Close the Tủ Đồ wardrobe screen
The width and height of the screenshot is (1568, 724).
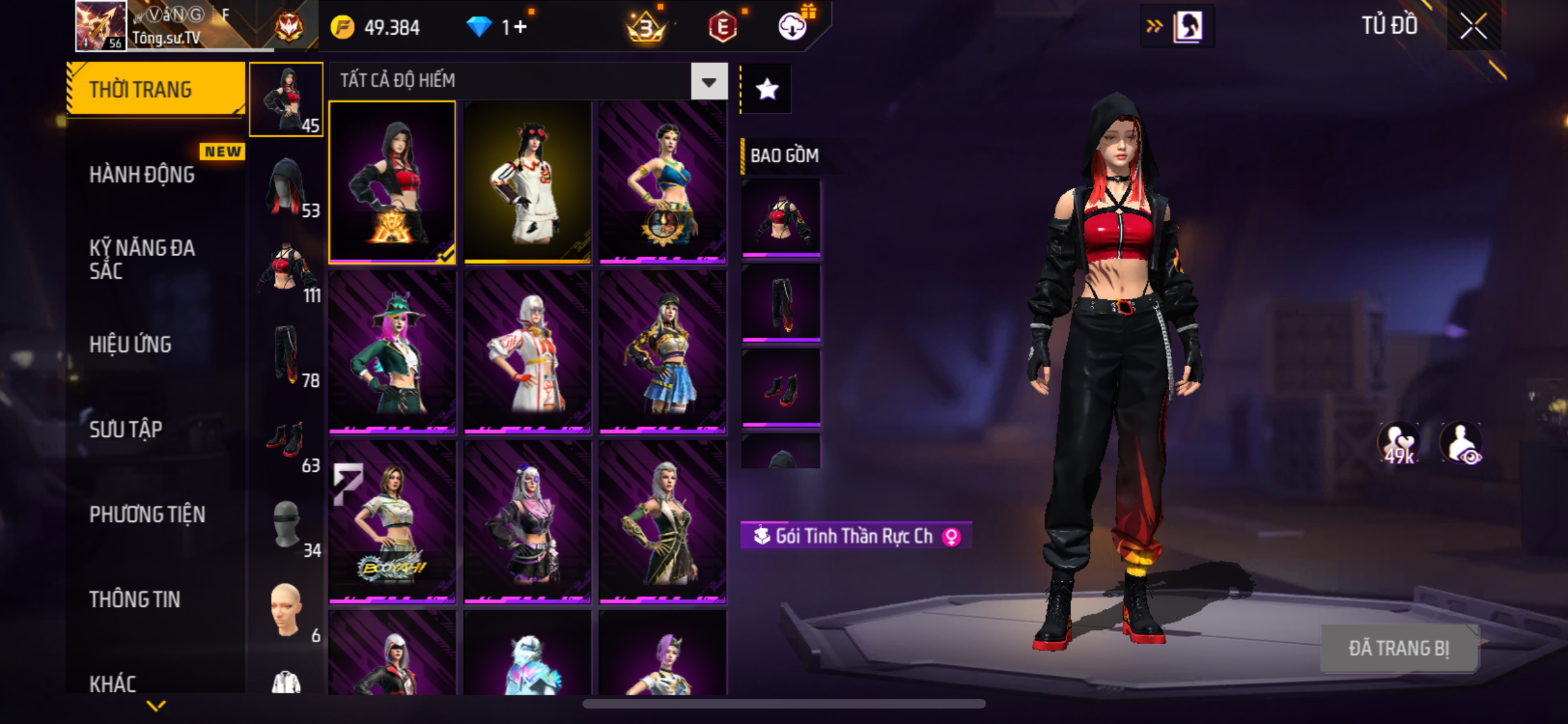[x=1473, y=26]
